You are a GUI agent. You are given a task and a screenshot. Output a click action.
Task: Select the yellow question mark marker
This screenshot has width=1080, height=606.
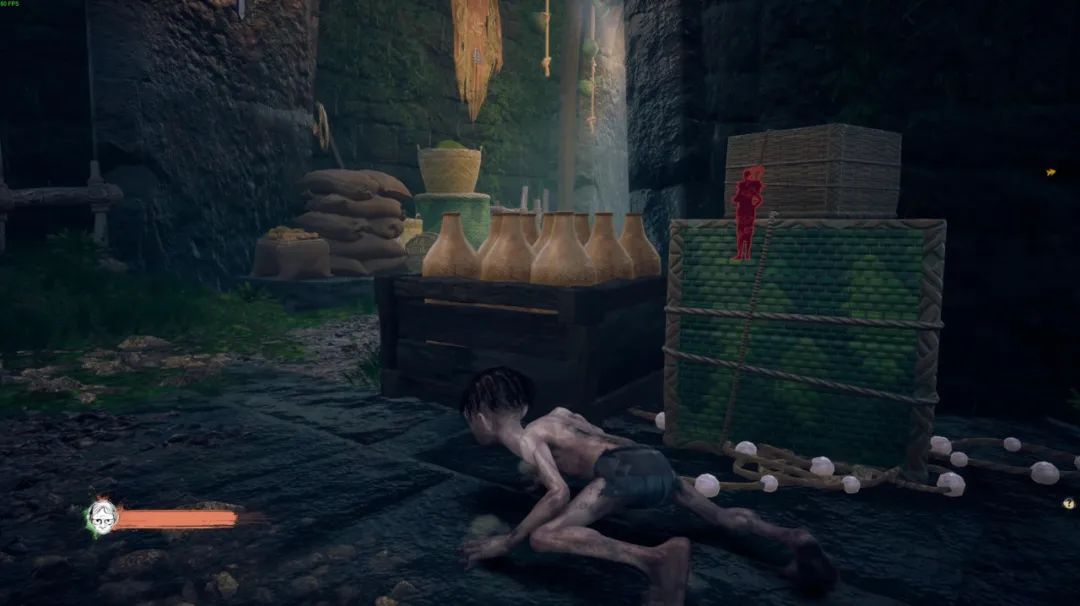point(1069,503)
